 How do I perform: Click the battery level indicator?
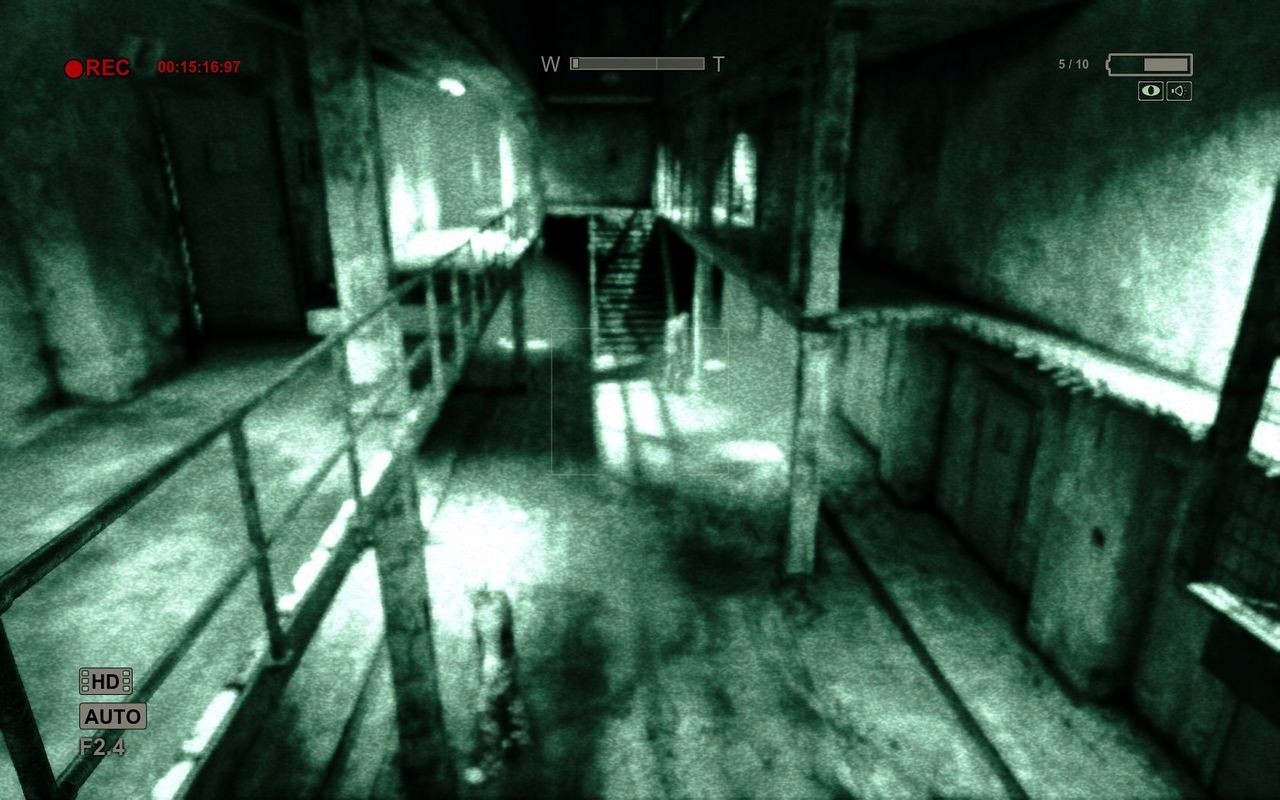(x=1148, y=63)
